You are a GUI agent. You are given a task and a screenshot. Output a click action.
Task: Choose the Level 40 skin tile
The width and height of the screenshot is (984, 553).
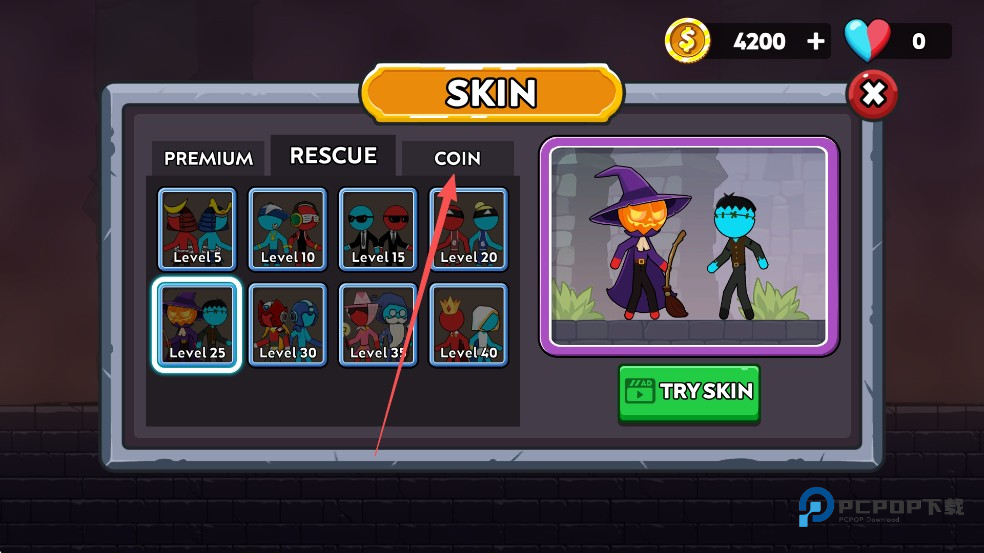468,325
